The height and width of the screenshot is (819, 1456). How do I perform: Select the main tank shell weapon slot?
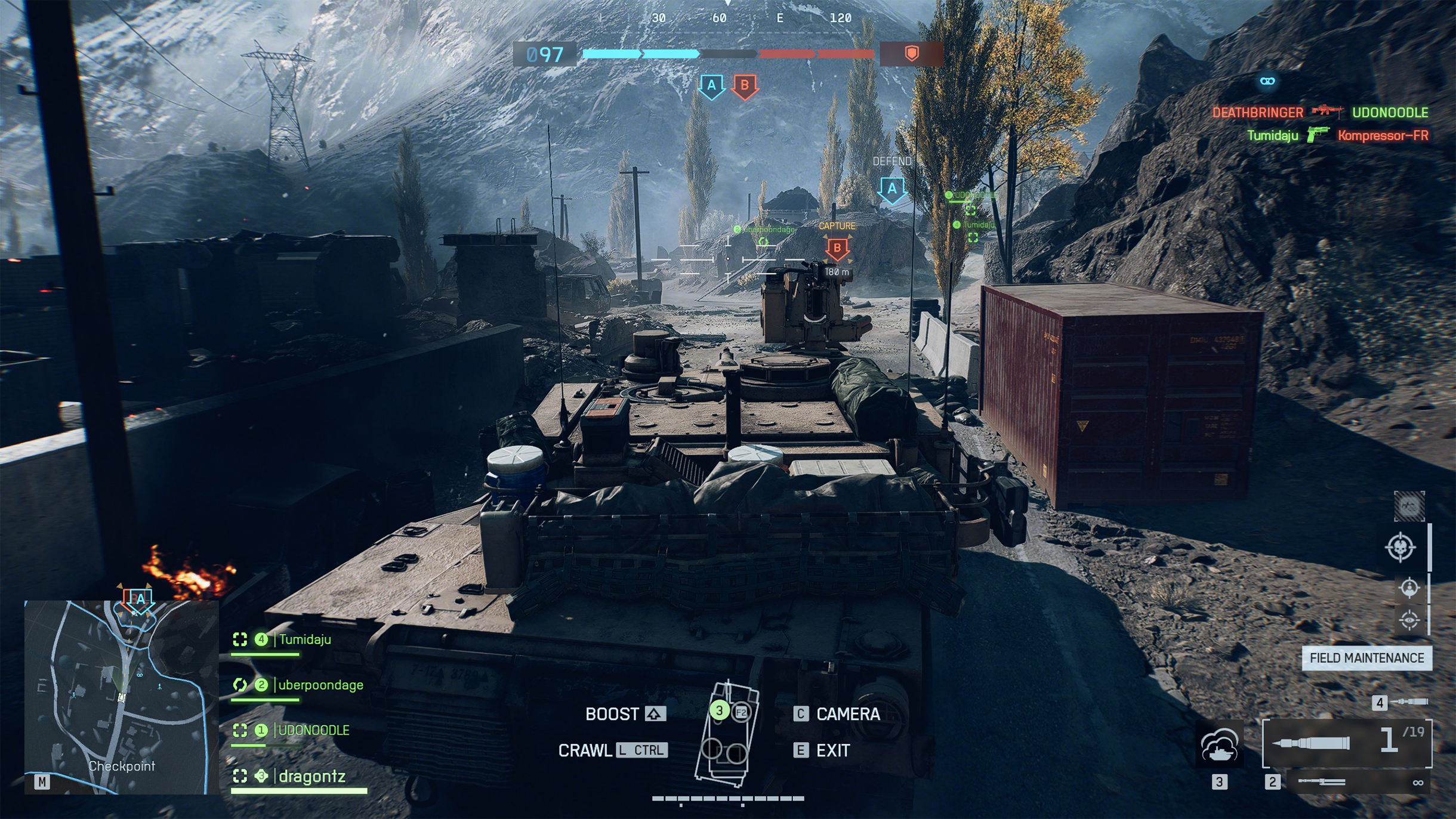point(1346,743)
